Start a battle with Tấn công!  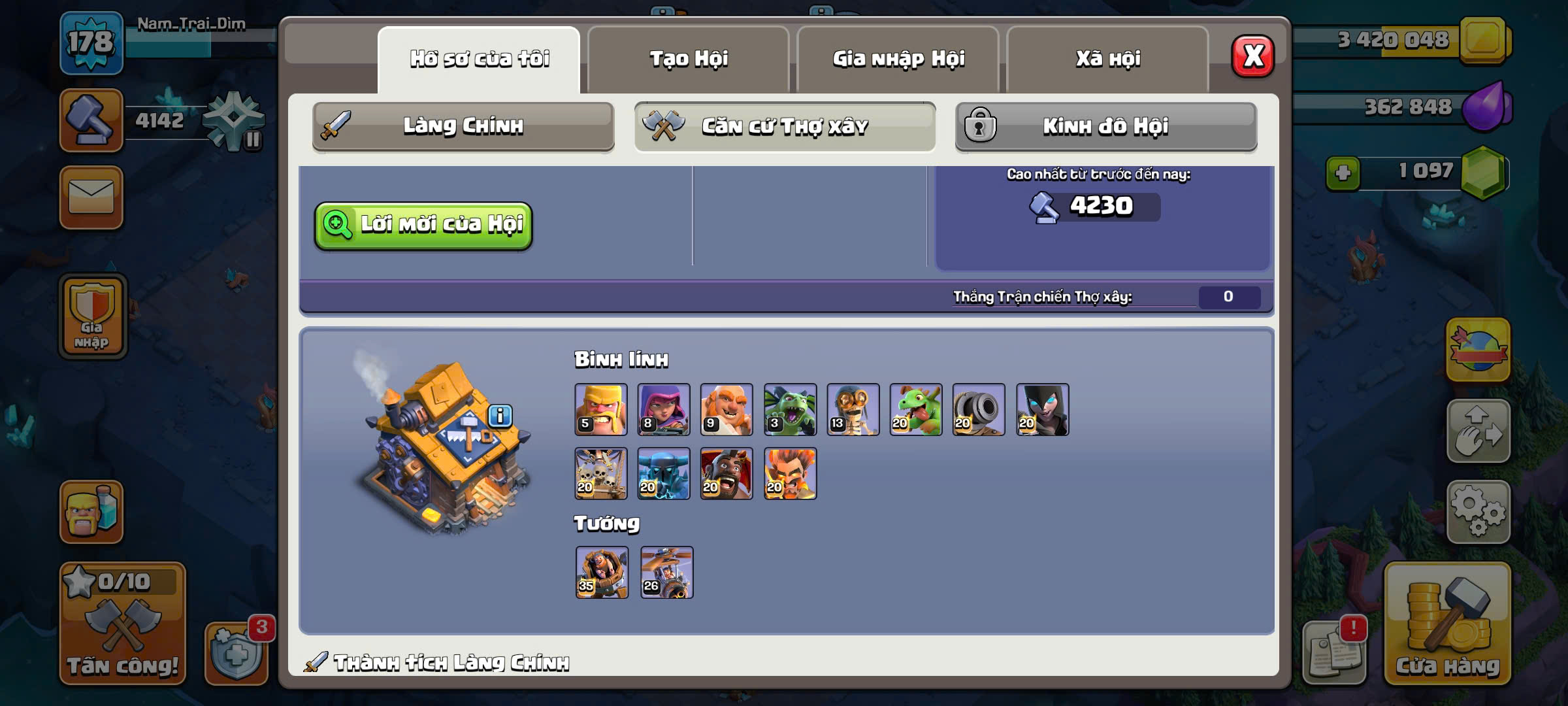tap(122, 624)
